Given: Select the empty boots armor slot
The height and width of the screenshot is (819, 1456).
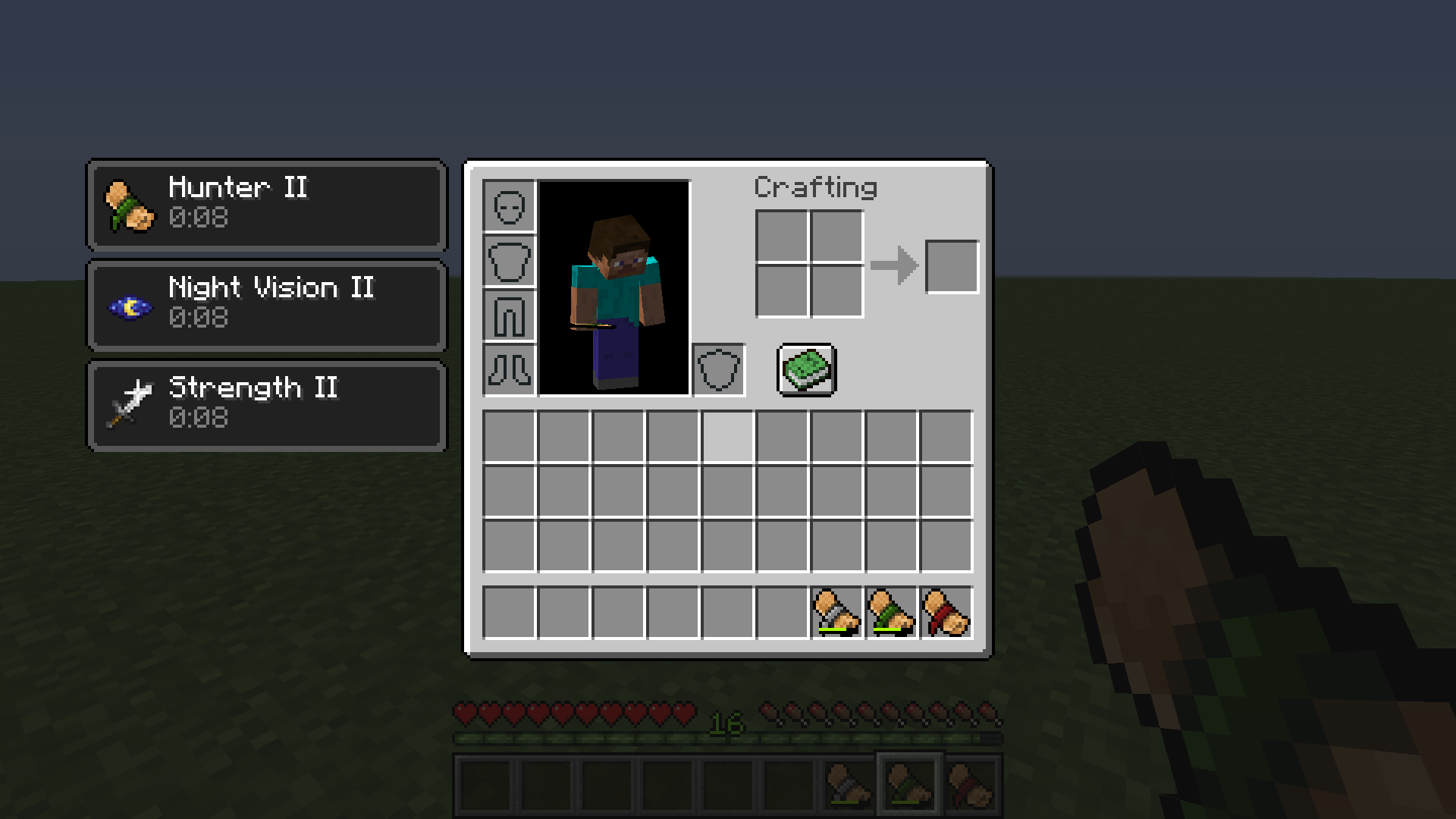Looking at the screenshot, I should click(x=508, y=370).
